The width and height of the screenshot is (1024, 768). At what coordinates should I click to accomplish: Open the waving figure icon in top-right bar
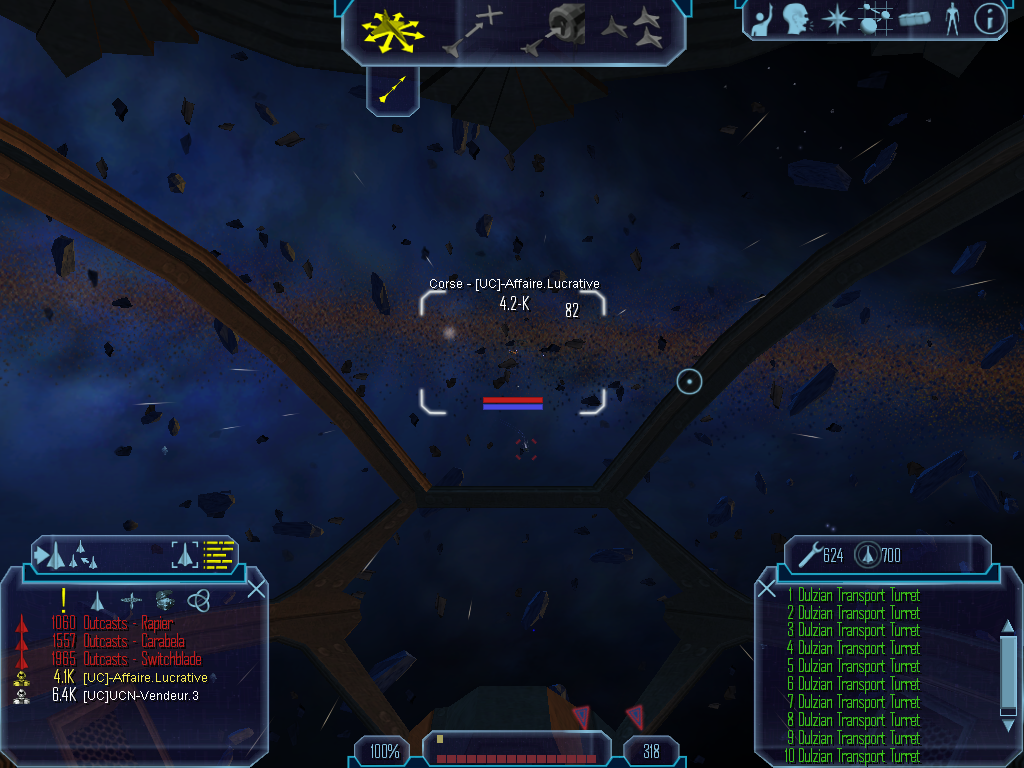(x=763, y=19)
